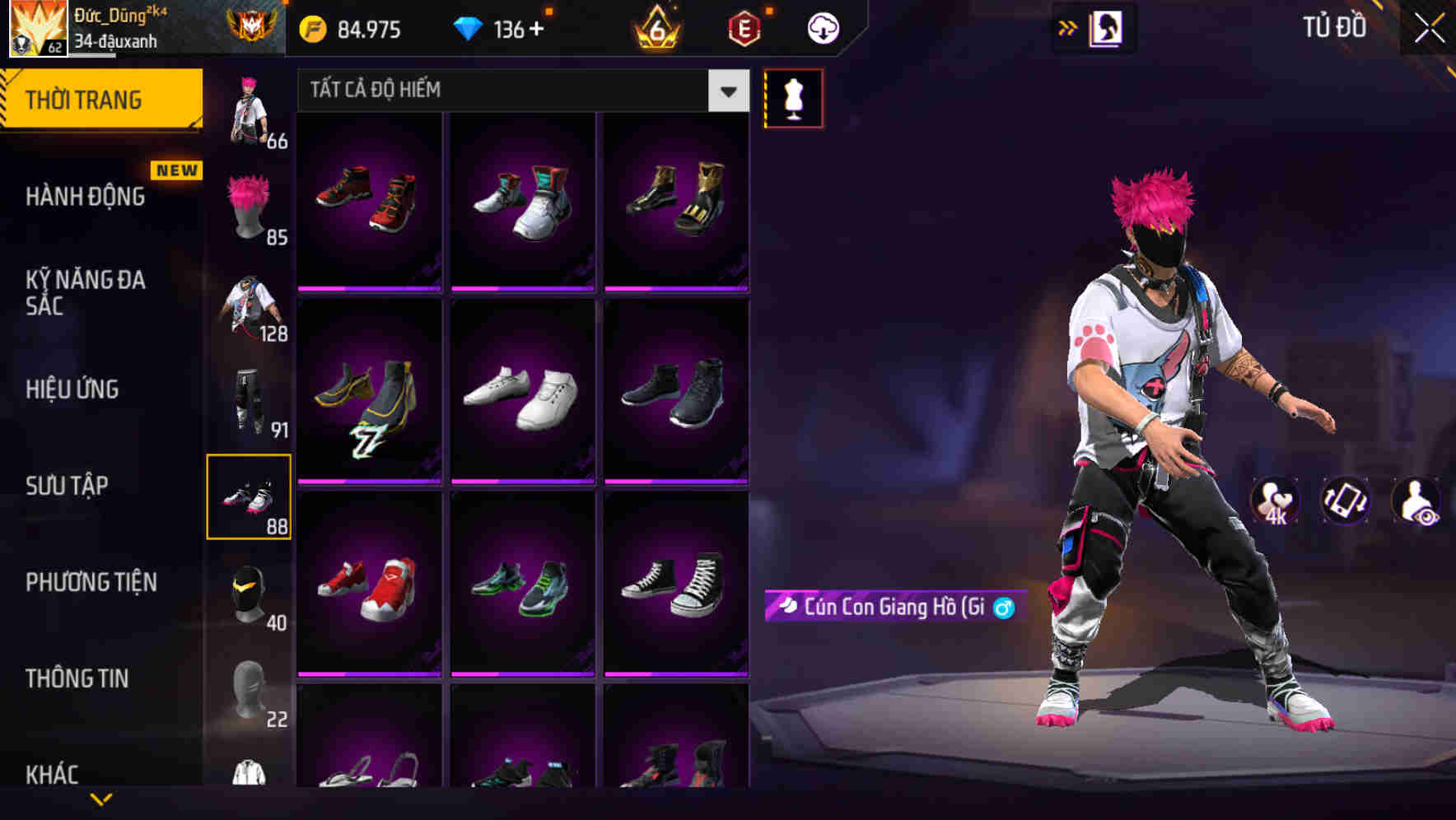This screenshot has height=820, width=1456.
Task: Switch to the HÀNH ĐỘNG tab
Action: pos(86,197)
